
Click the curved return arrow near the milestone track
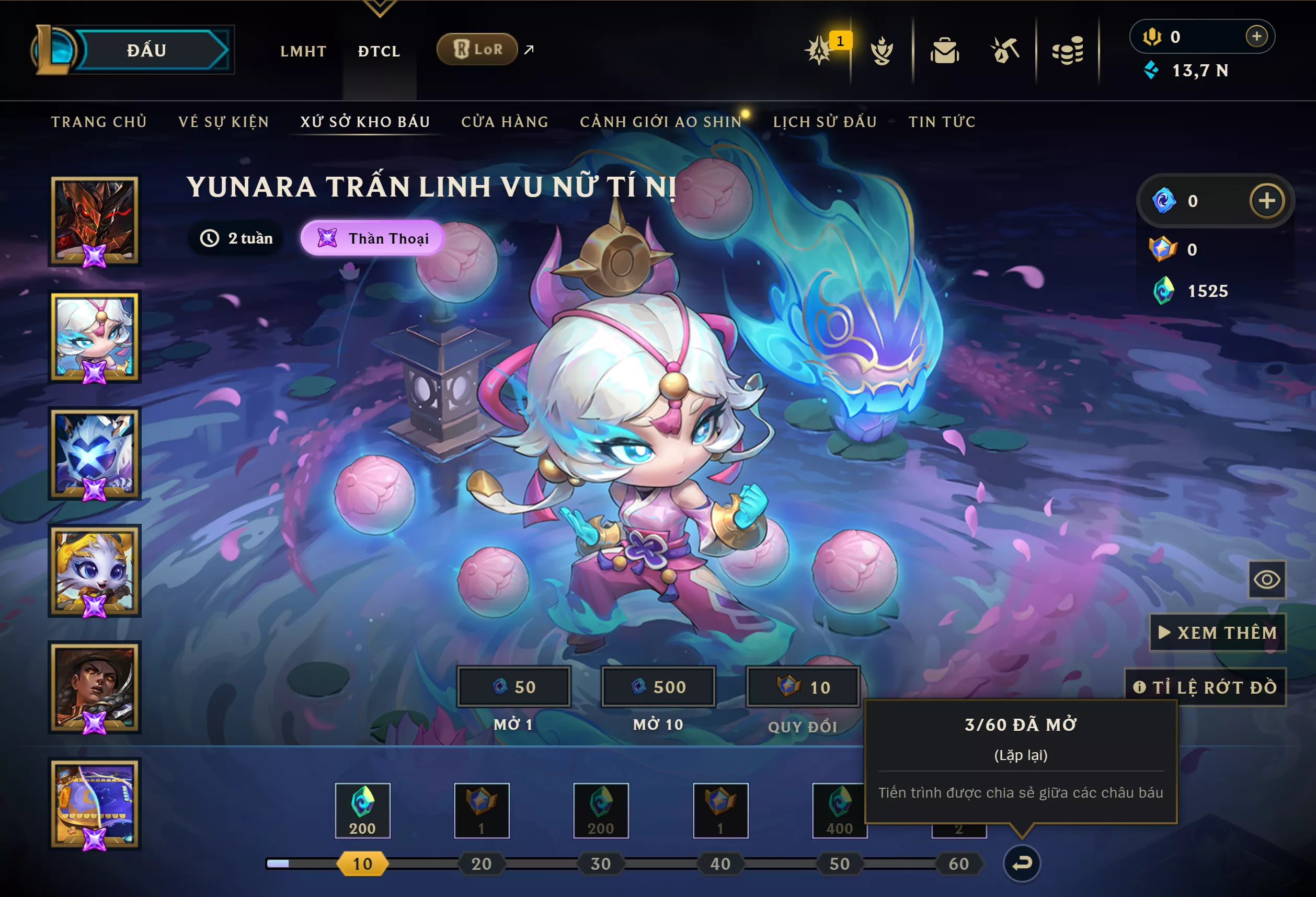click(1022, 862)
